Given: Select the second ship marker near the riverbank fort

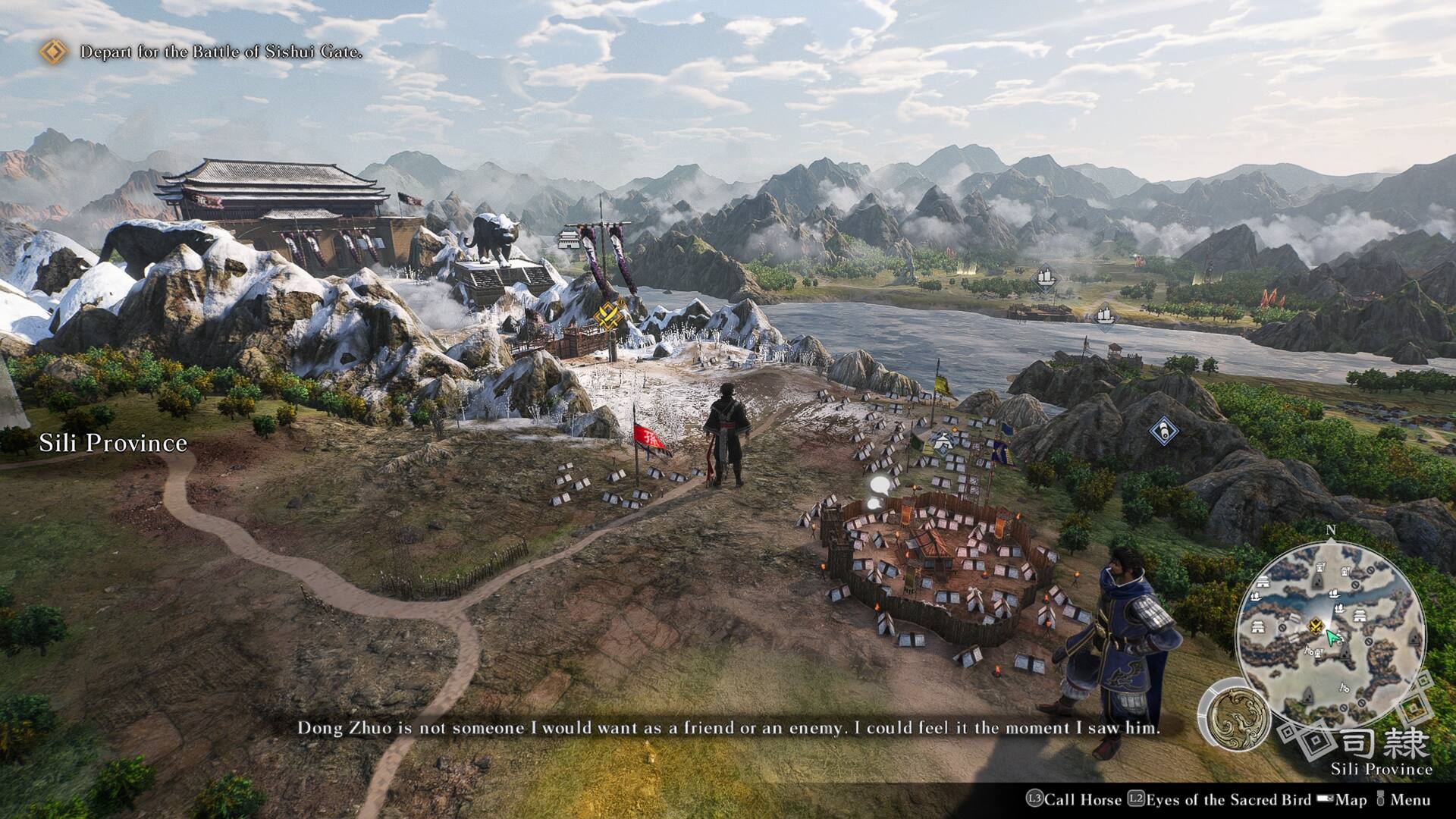Looking at the screenshot, I should [x=1106, y=315].
